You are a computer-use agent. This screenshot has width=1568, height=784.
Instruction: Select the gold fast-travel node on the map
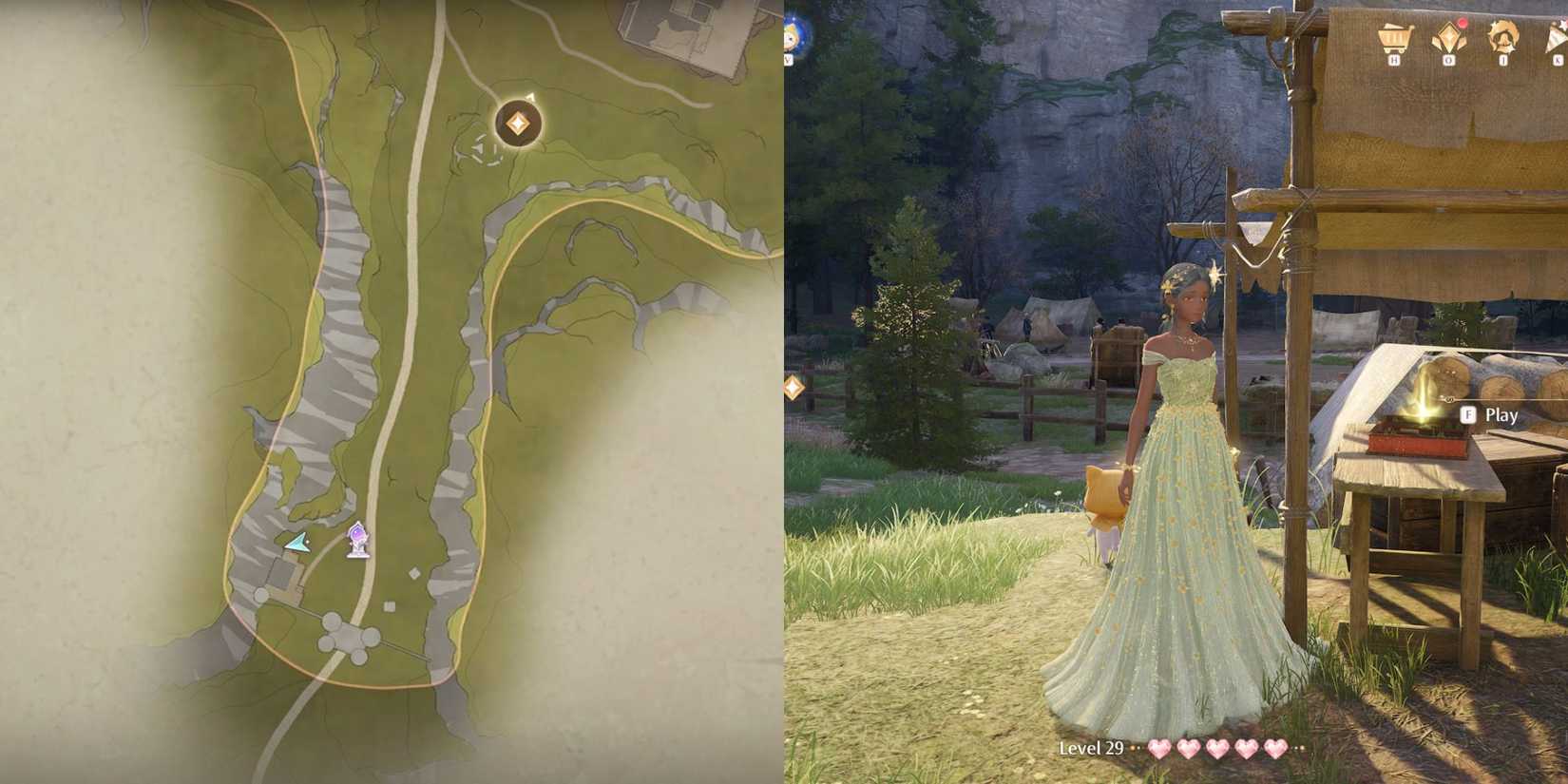[516, 124]
